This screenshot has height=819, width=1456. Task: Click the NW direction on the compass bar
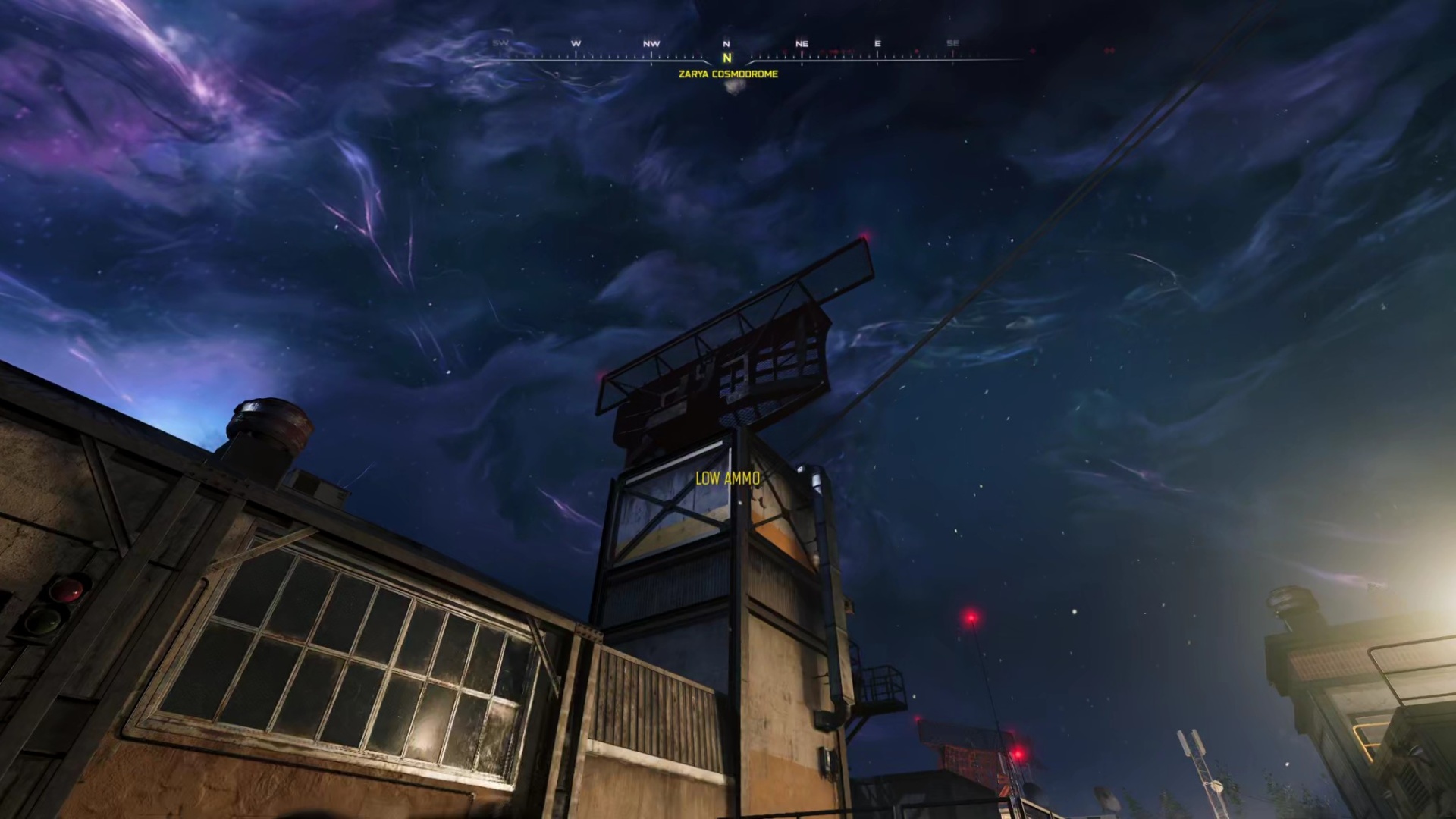[650, 43]
